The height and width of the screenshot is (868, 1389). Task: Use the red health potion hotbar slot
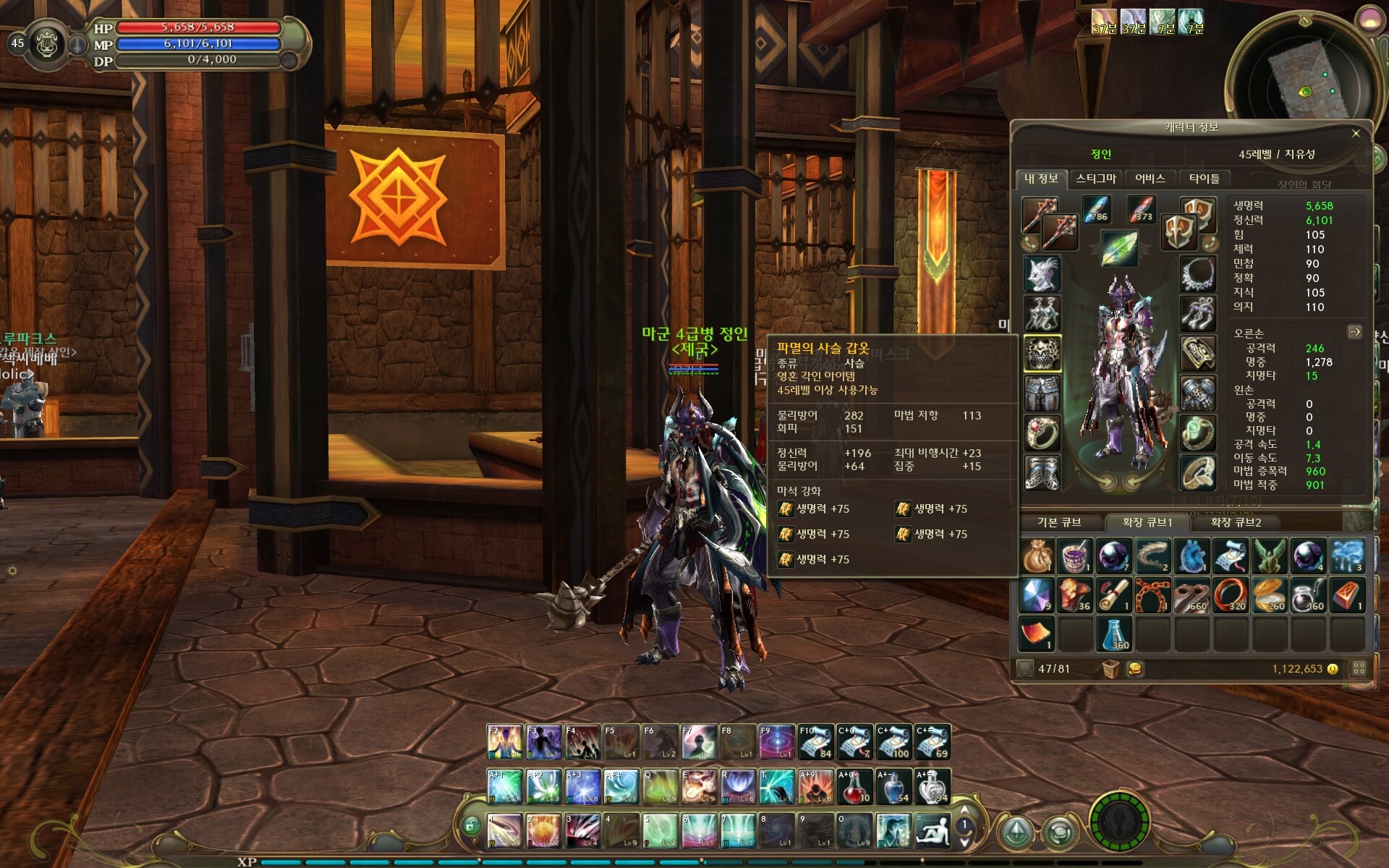pyautogui.click(x=854, y=787)
